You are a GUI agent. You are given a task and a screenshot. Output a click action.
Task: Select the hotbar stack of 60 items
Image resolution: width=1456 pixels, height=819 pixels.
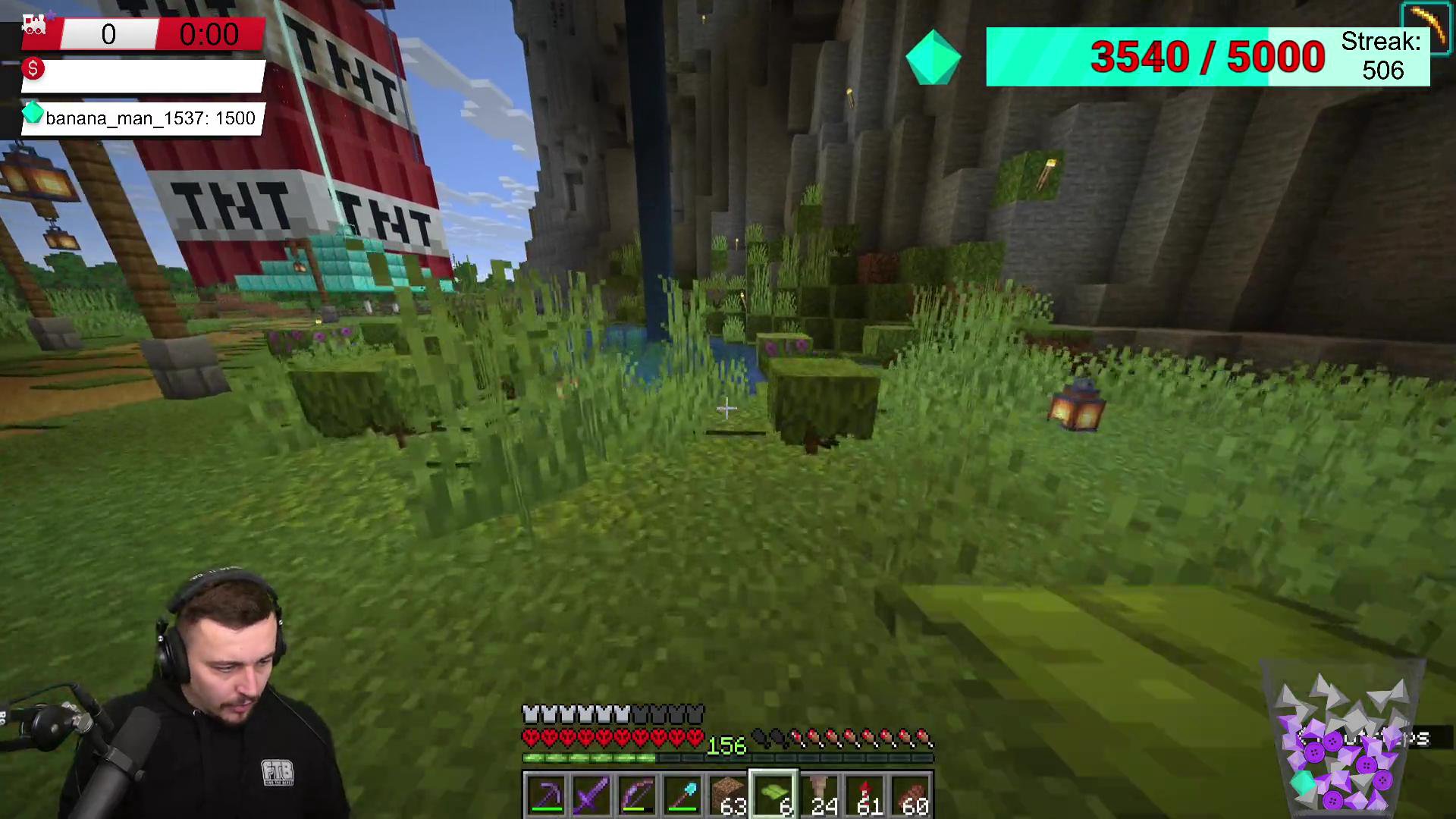coord(912,795)
